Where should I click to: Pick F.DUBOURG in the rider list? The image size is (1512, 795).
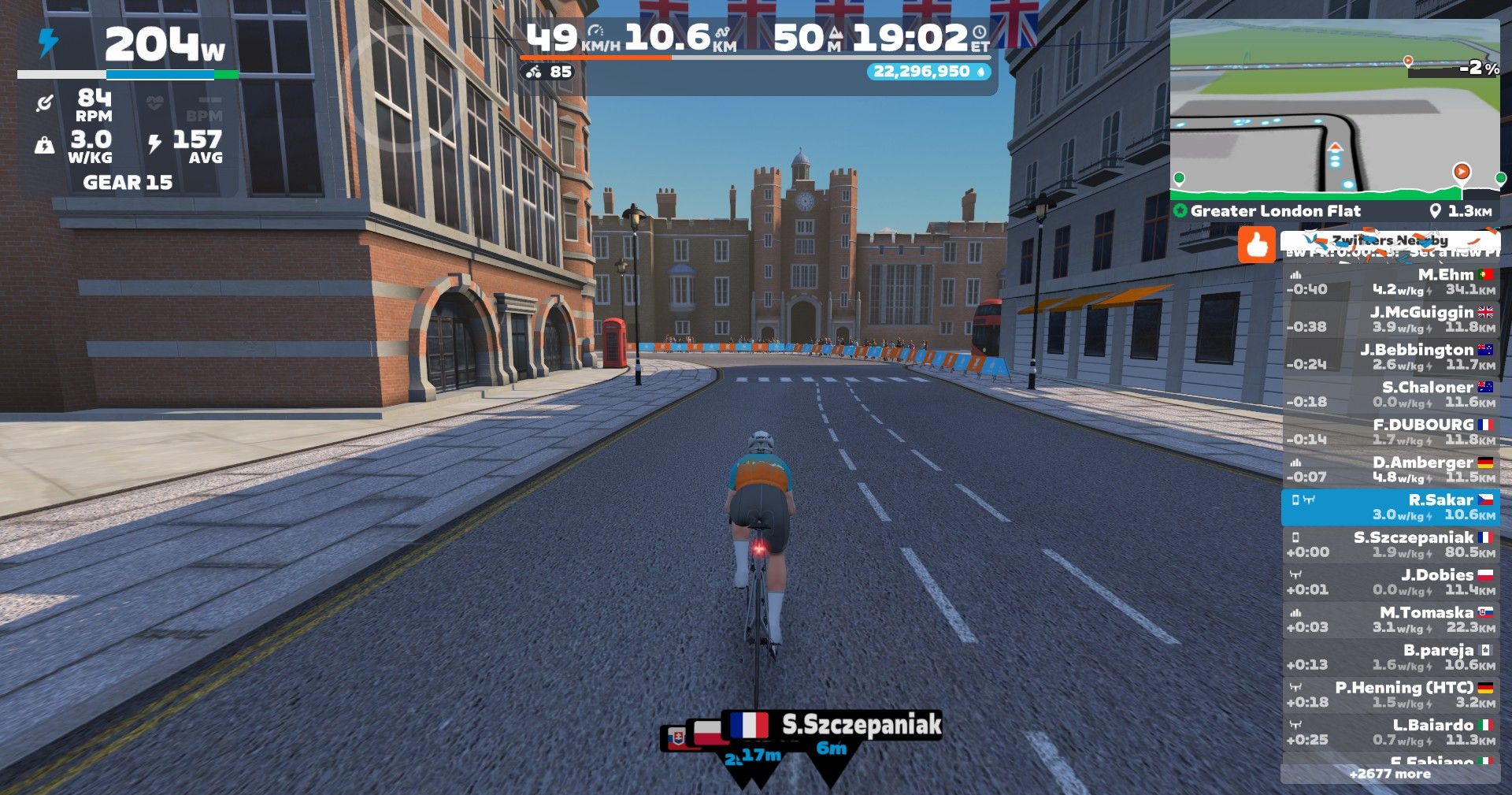(x=1390, y=432)
